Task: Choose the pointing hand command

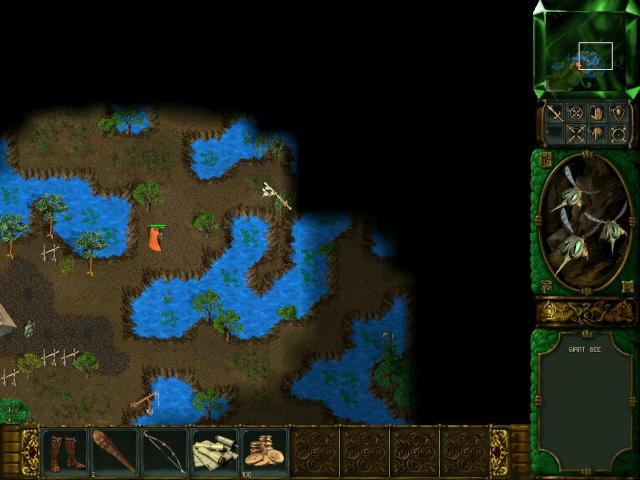Action: click(597, 134)
